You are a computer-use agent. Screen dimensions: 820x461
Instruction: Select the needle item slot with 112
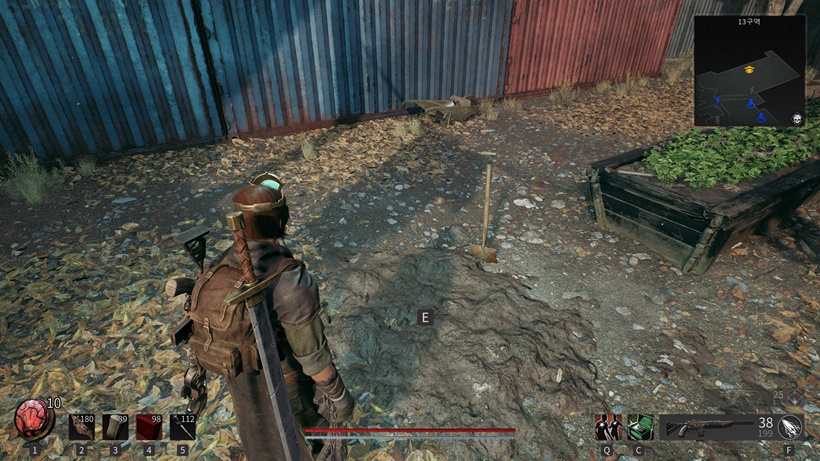[x=183, y=427]
